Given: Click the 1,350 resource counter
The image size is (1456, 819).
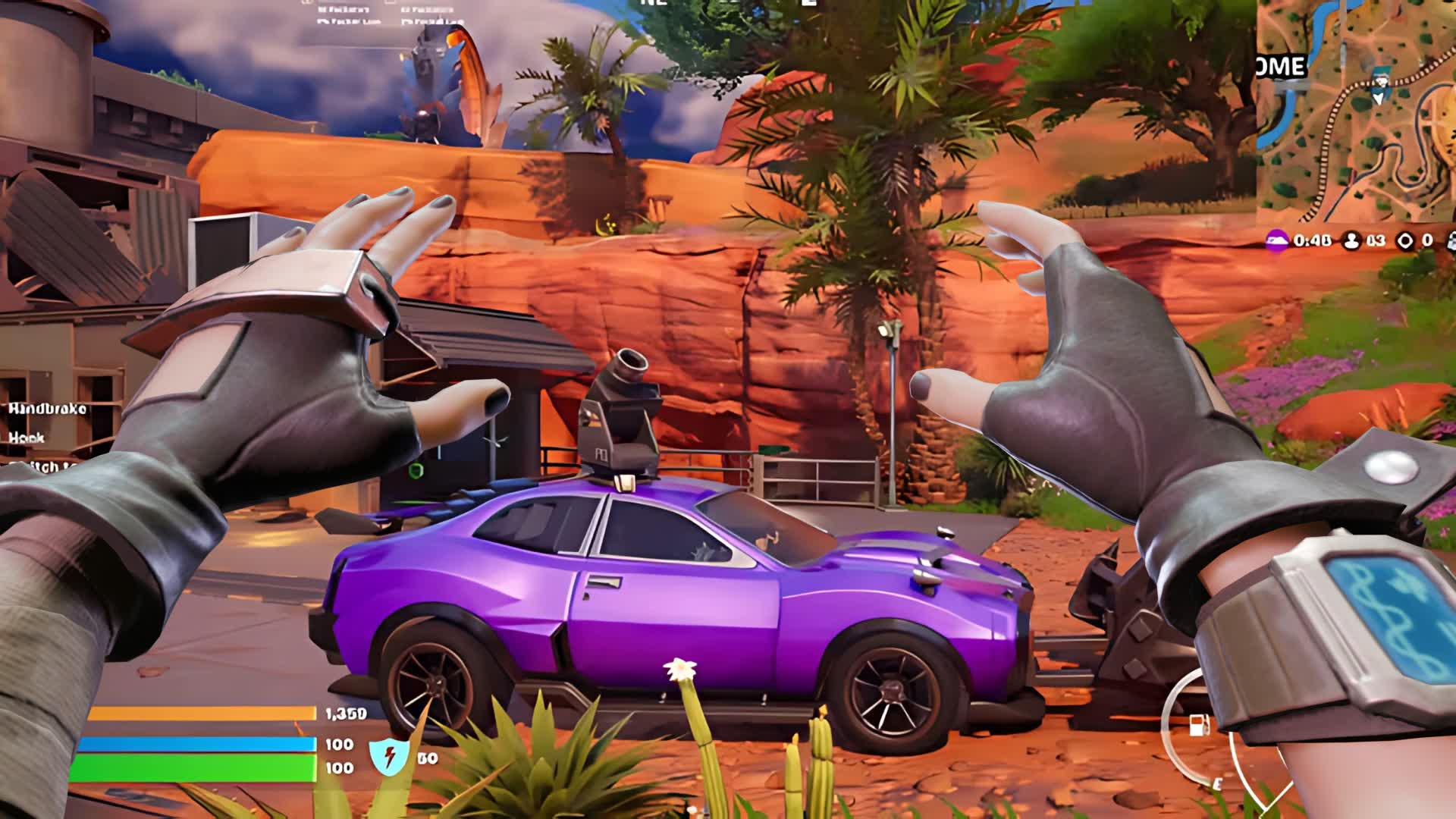Looking at the screenshot, I should click(x=345, y=714).
